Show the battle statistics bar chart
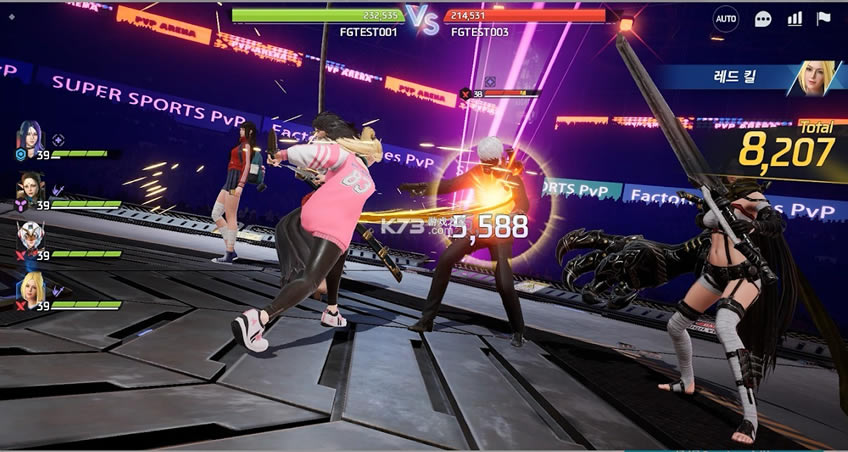 [x=795, y=19]
